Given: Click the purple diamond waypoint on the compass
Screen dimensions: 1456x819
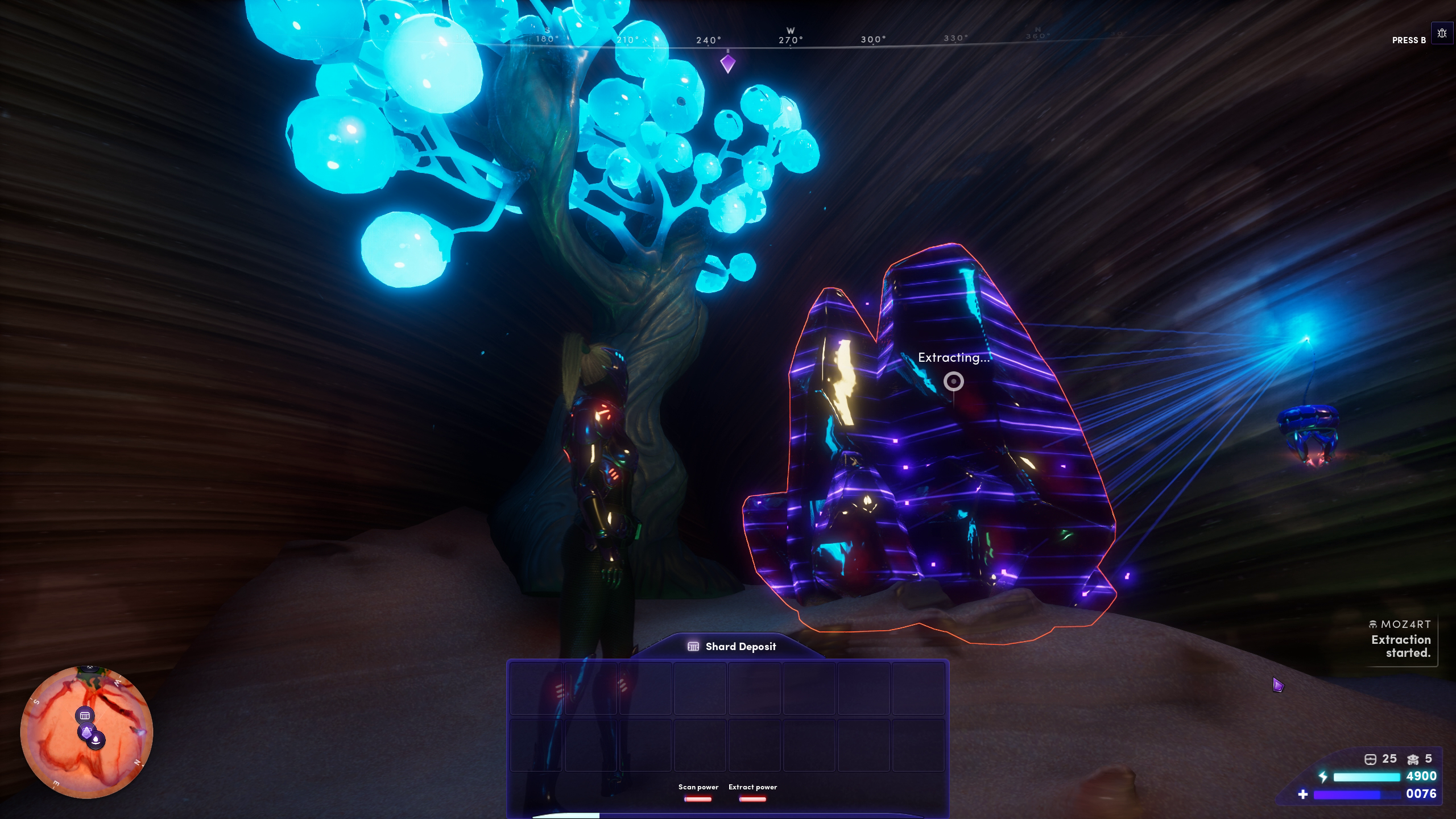Looking at the screenshot, I should [x=727, y=63].
